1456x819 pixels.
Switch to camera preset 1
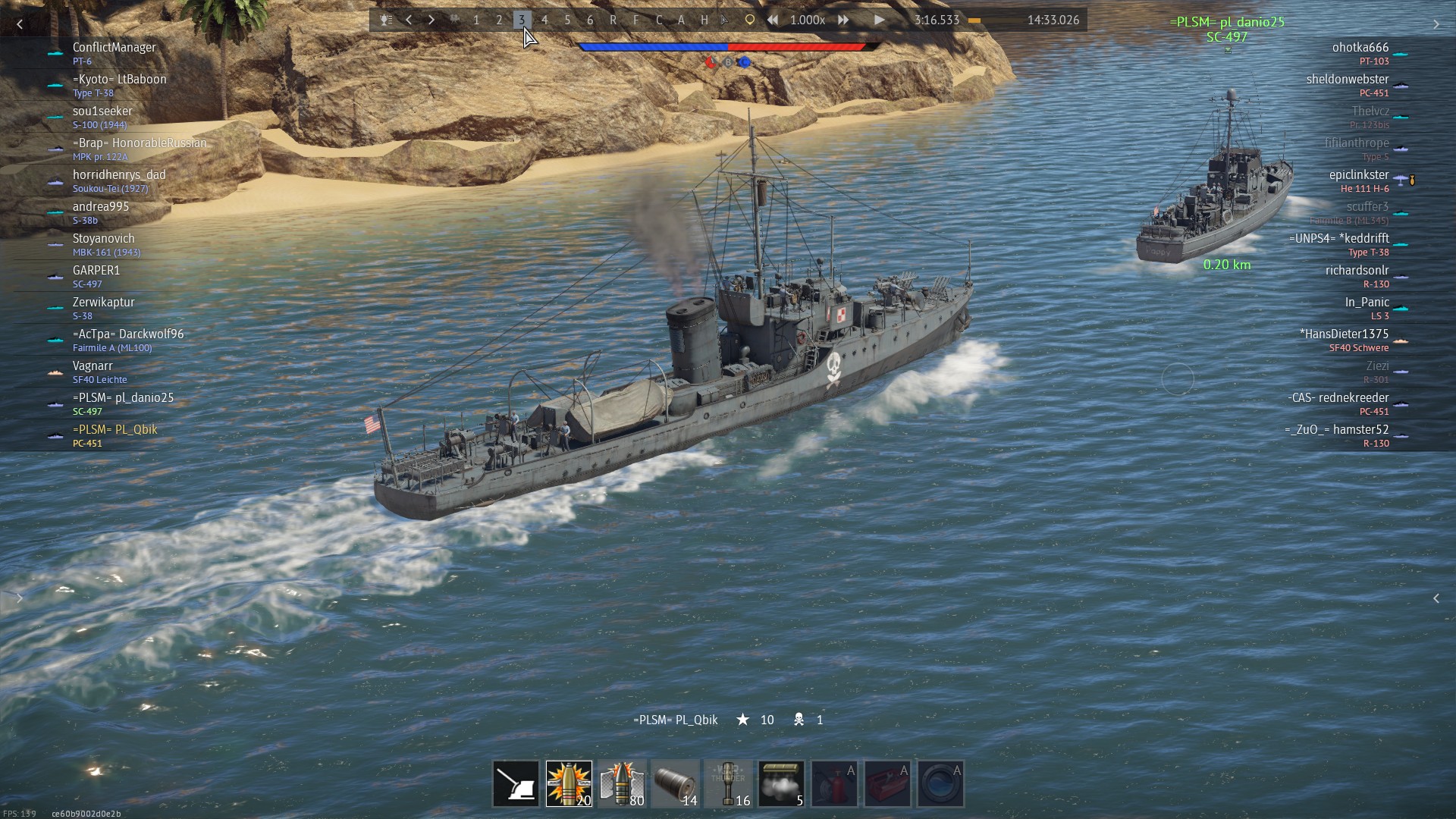(x=476, y=20)
